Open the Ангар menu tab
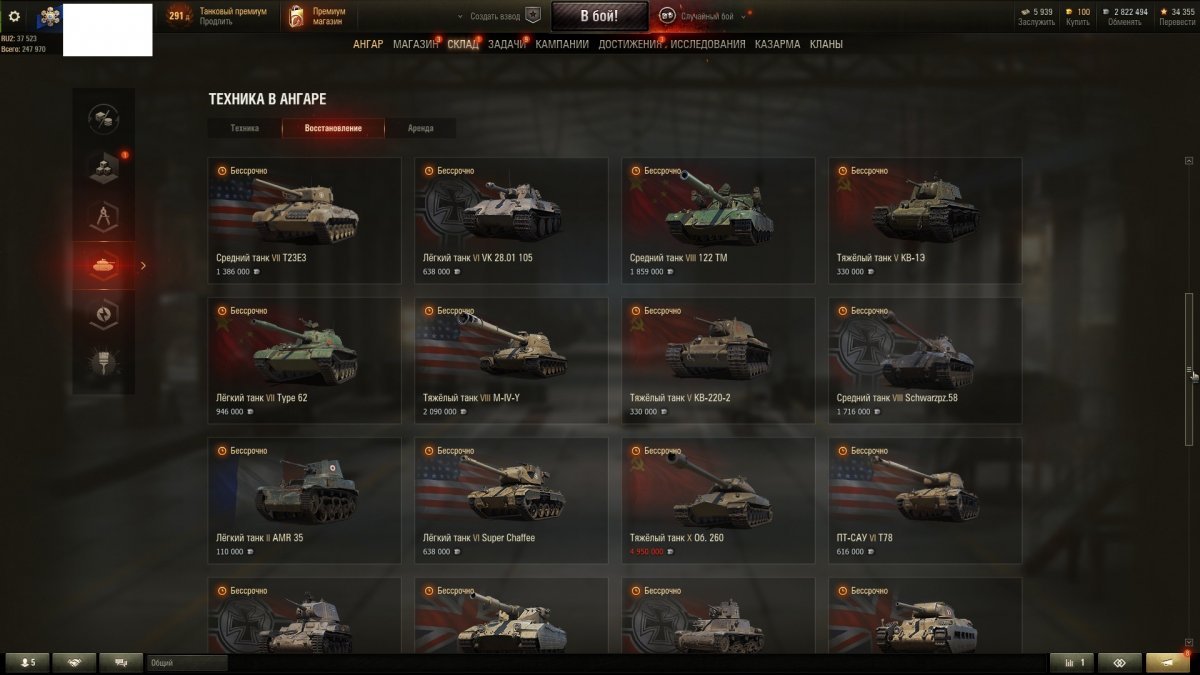The image size is (1200, 675). point(368,44)
